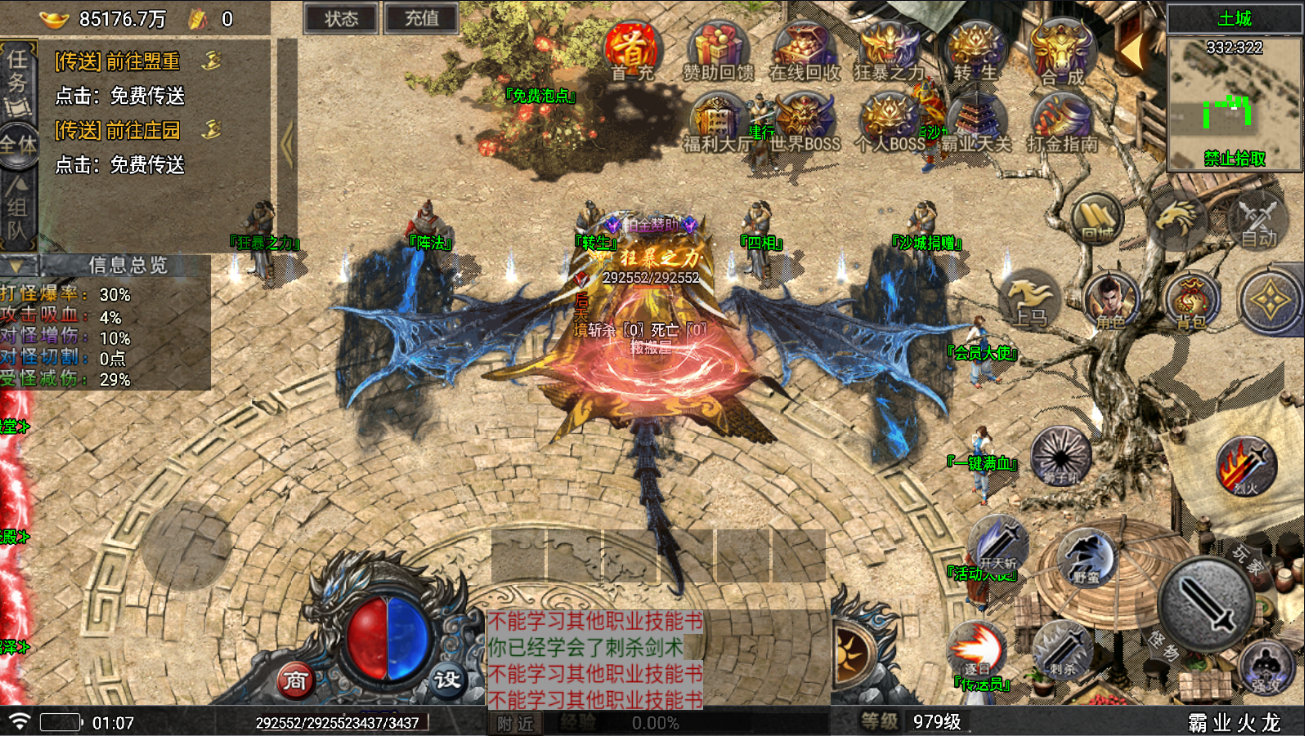
Task: Open the 背包 bag
Action: click(x=1190, y=298)
